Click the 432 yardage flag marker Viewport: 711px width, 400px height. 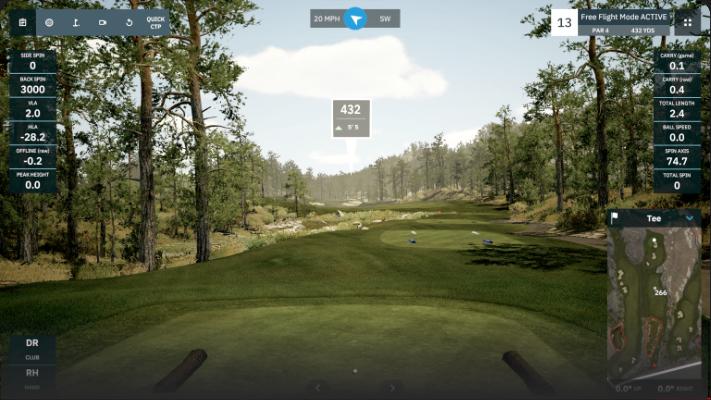click(351, 118)
